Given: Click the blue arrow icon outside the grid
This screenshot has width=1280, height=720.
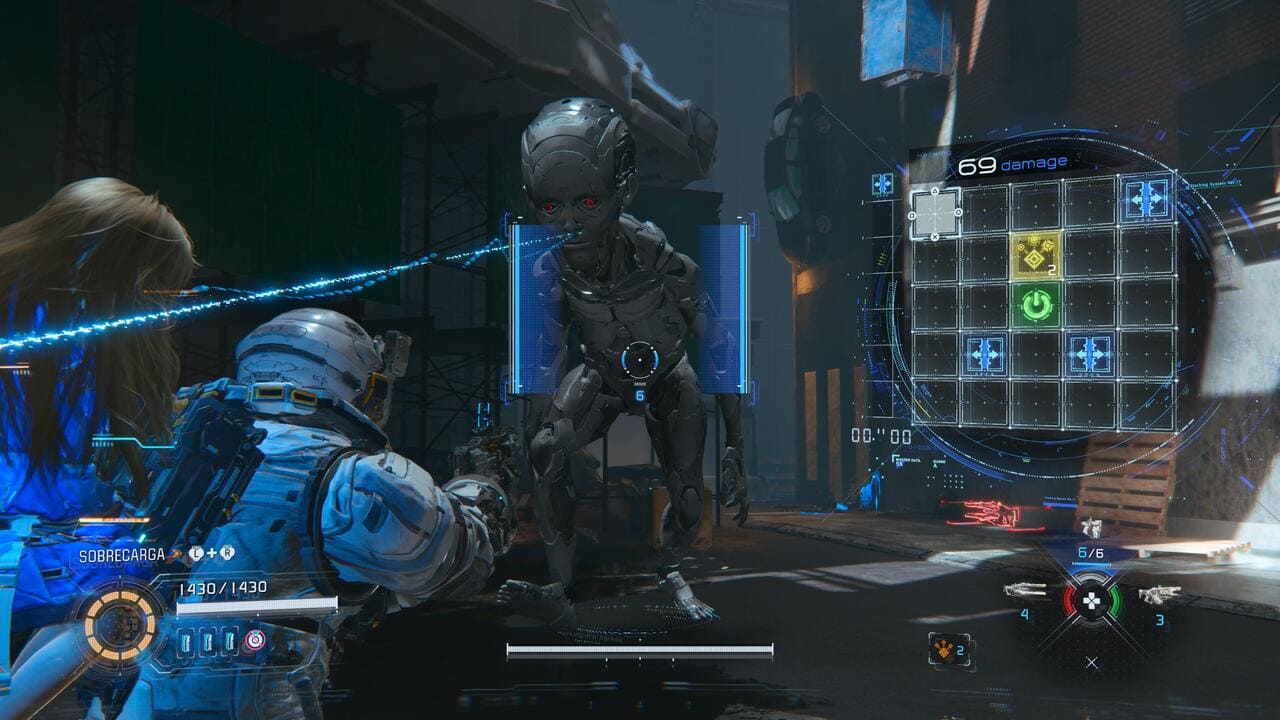Looking at the screenshot, I should 882,184.
